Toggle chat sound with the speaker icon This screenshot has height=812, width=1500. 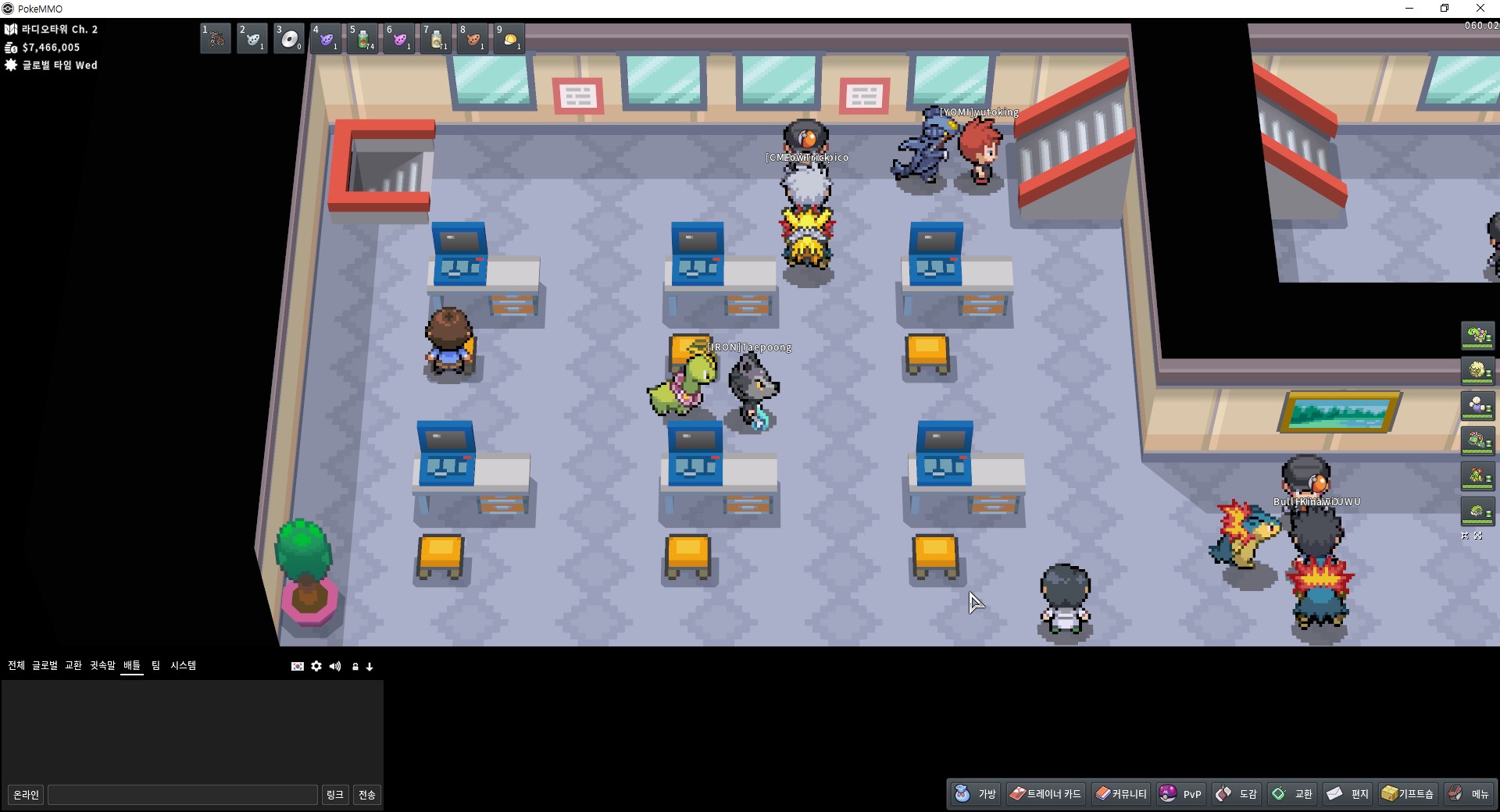(335, 666)
